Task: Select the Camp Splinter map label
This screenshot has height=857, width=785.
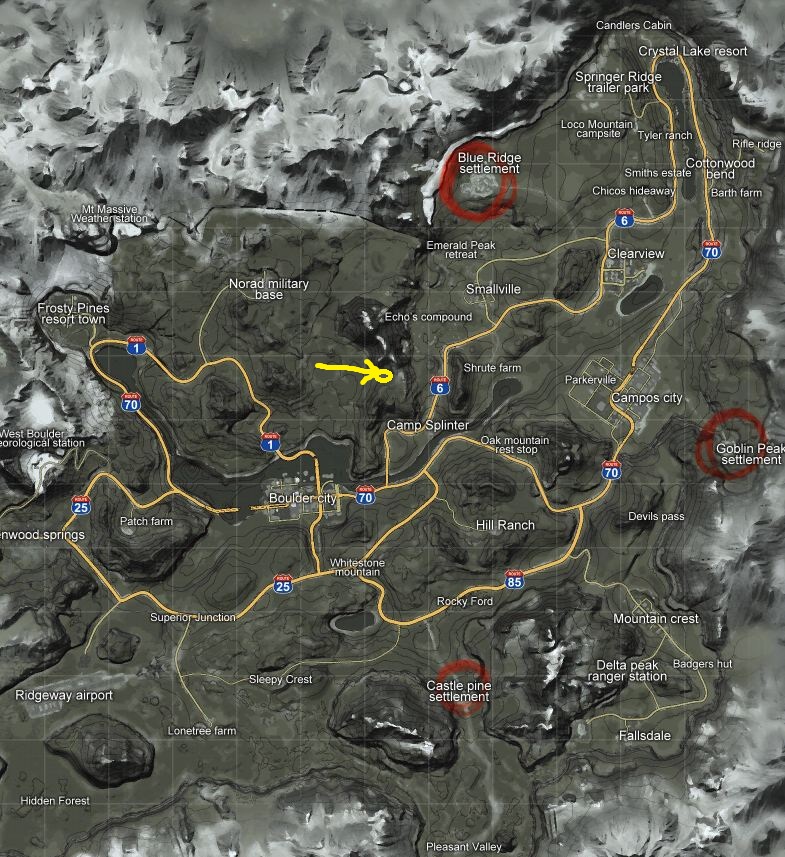Action: 428,426
